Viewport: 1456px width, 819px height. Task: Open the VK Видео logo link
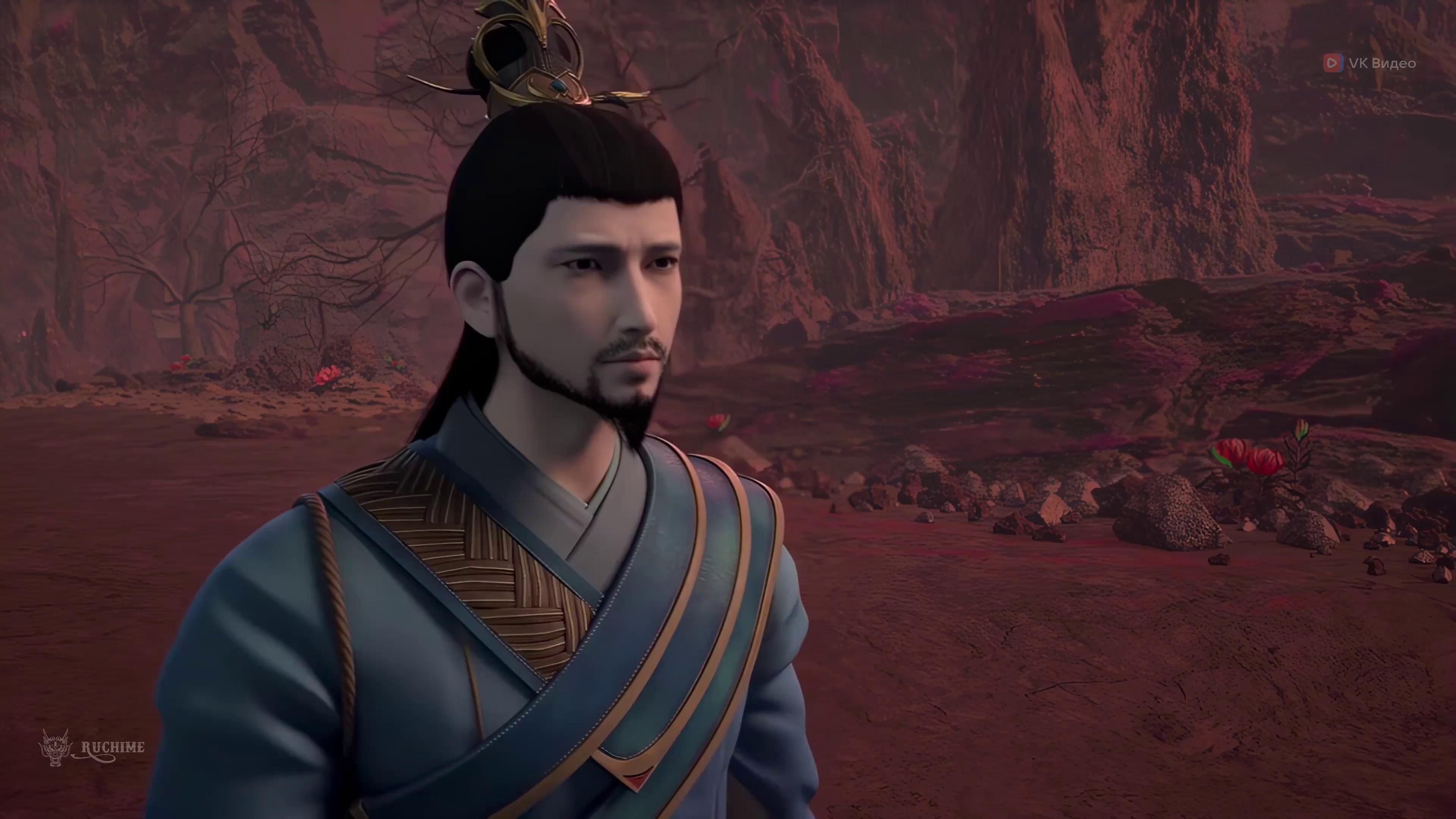(1370, 63)
